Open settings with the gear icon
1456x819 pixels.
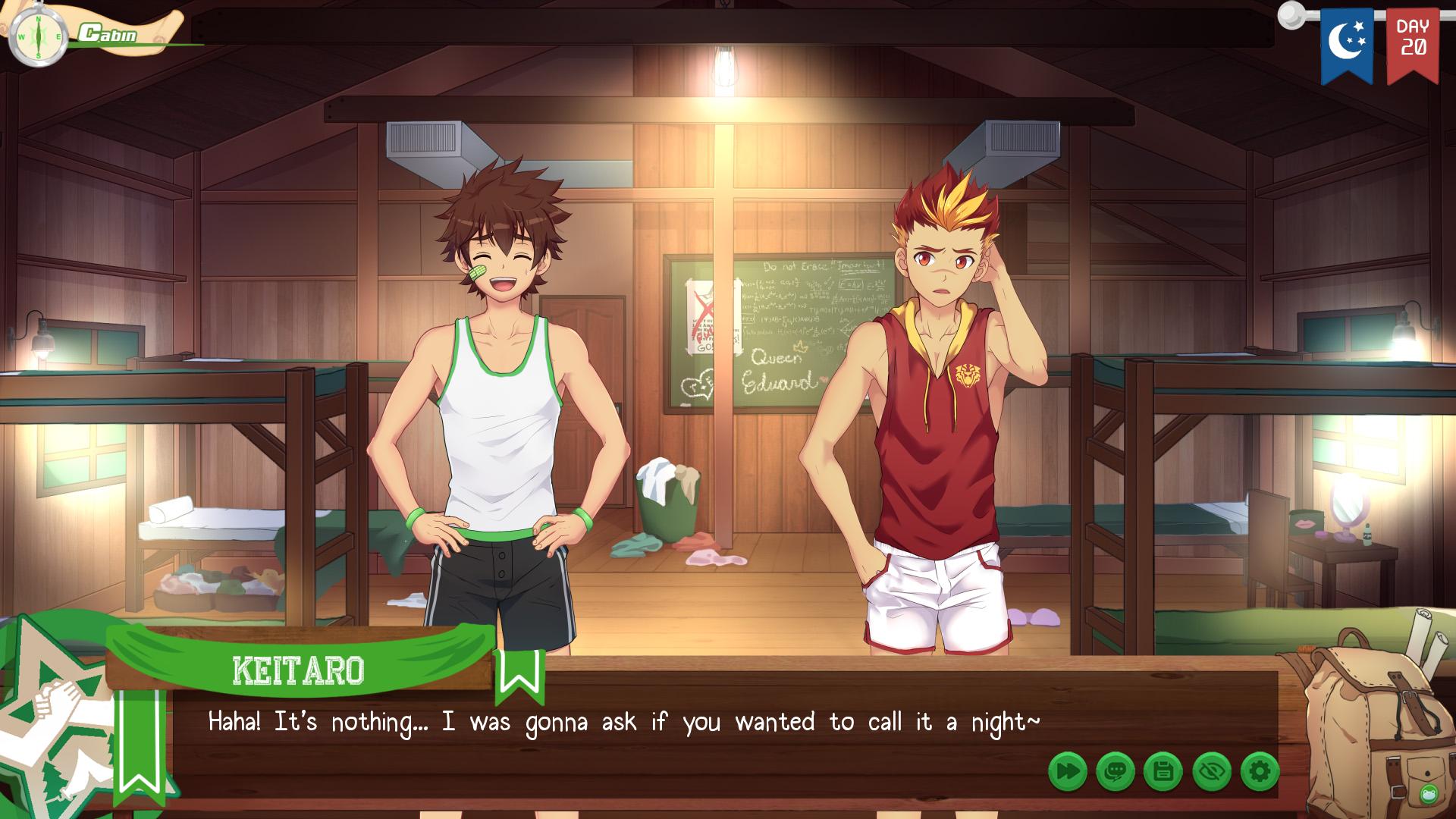(x=1260, y=772)
